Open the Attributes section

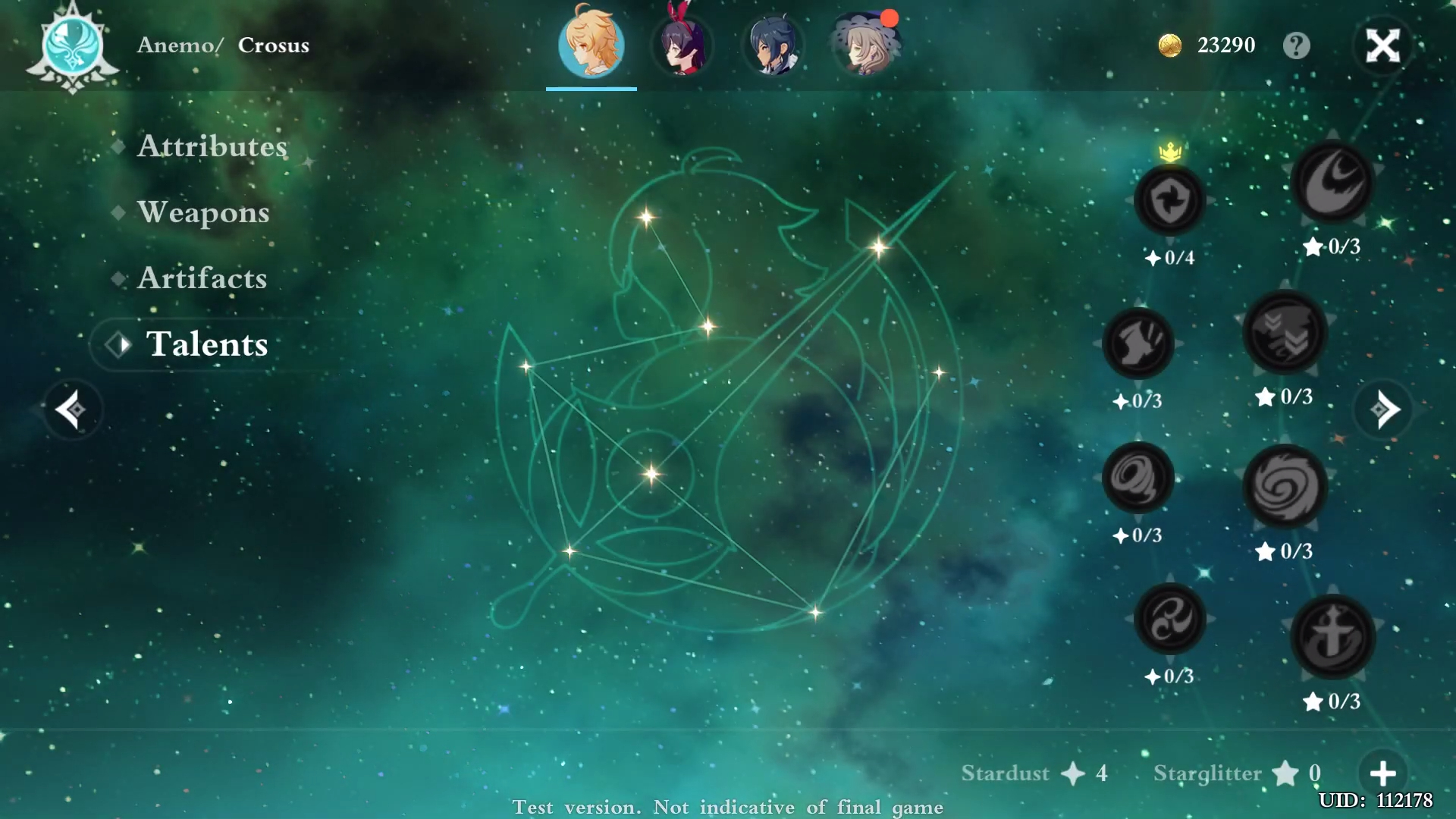(212, 146)
